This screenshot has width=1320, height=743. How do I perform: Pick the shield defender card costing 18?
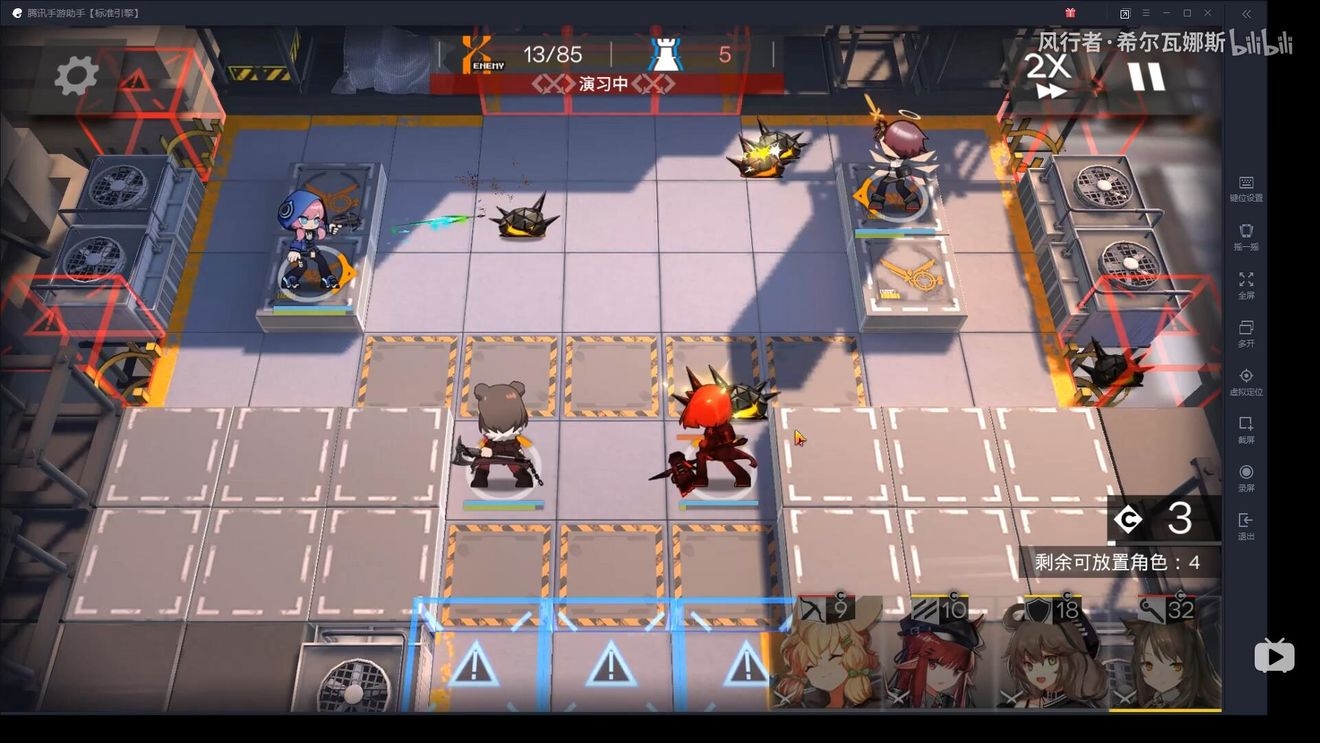click(x=1051, y=655)
